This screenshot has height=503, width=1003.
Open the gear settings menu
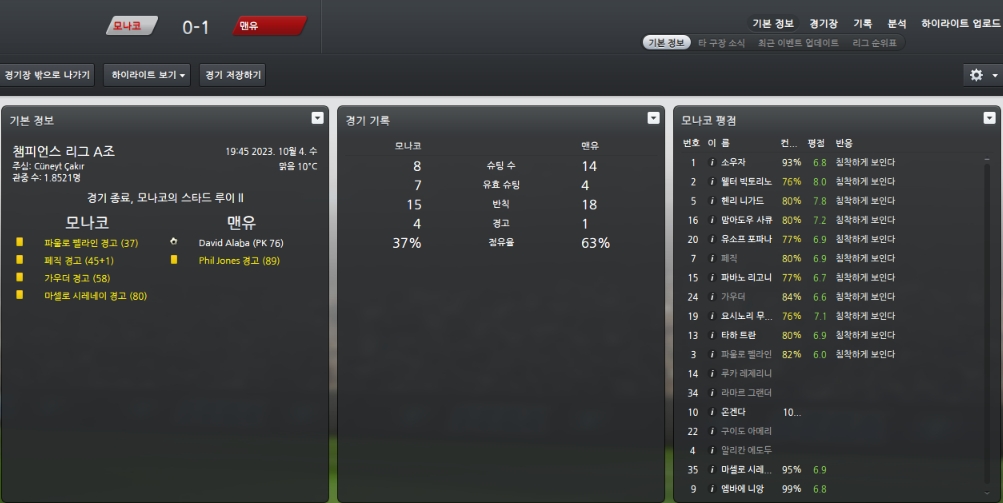(981, 75)
